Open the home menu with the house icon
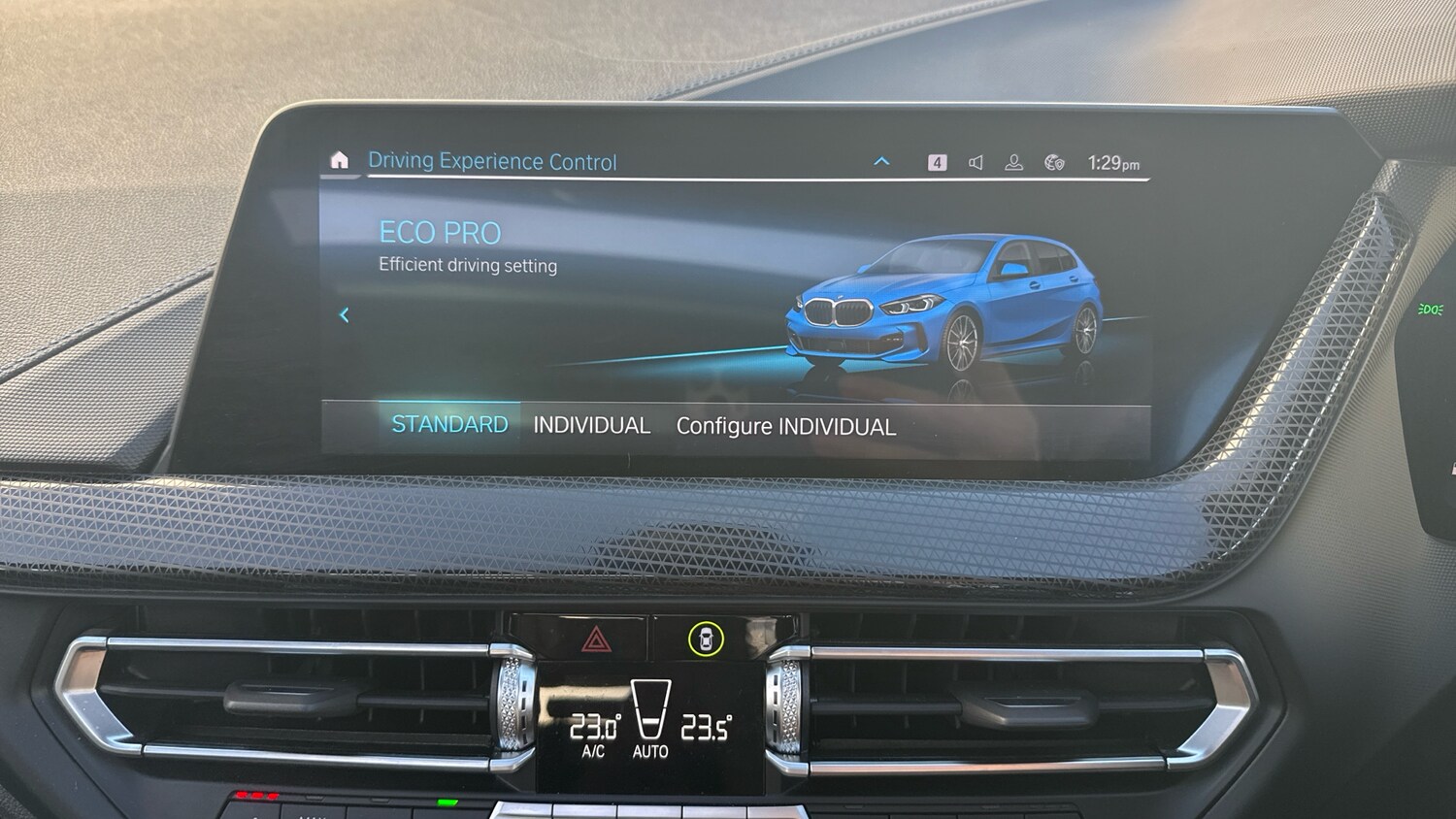The width and height of the screenshot is (1456, 819). point(340,160)
